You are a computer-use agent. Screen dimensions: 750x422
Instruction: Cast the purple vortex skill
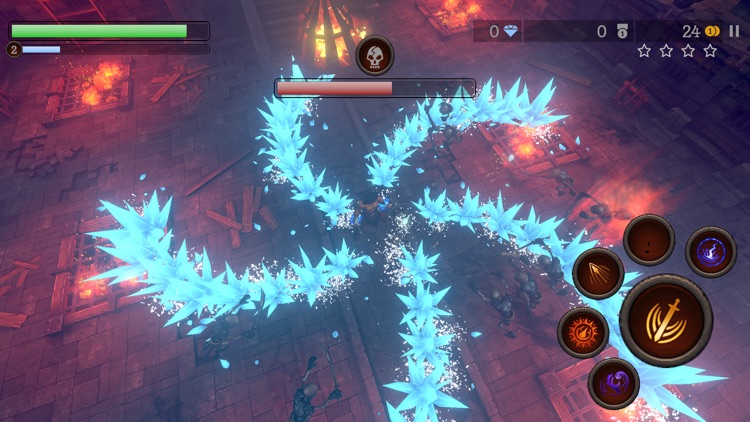[x=614, y=383]
